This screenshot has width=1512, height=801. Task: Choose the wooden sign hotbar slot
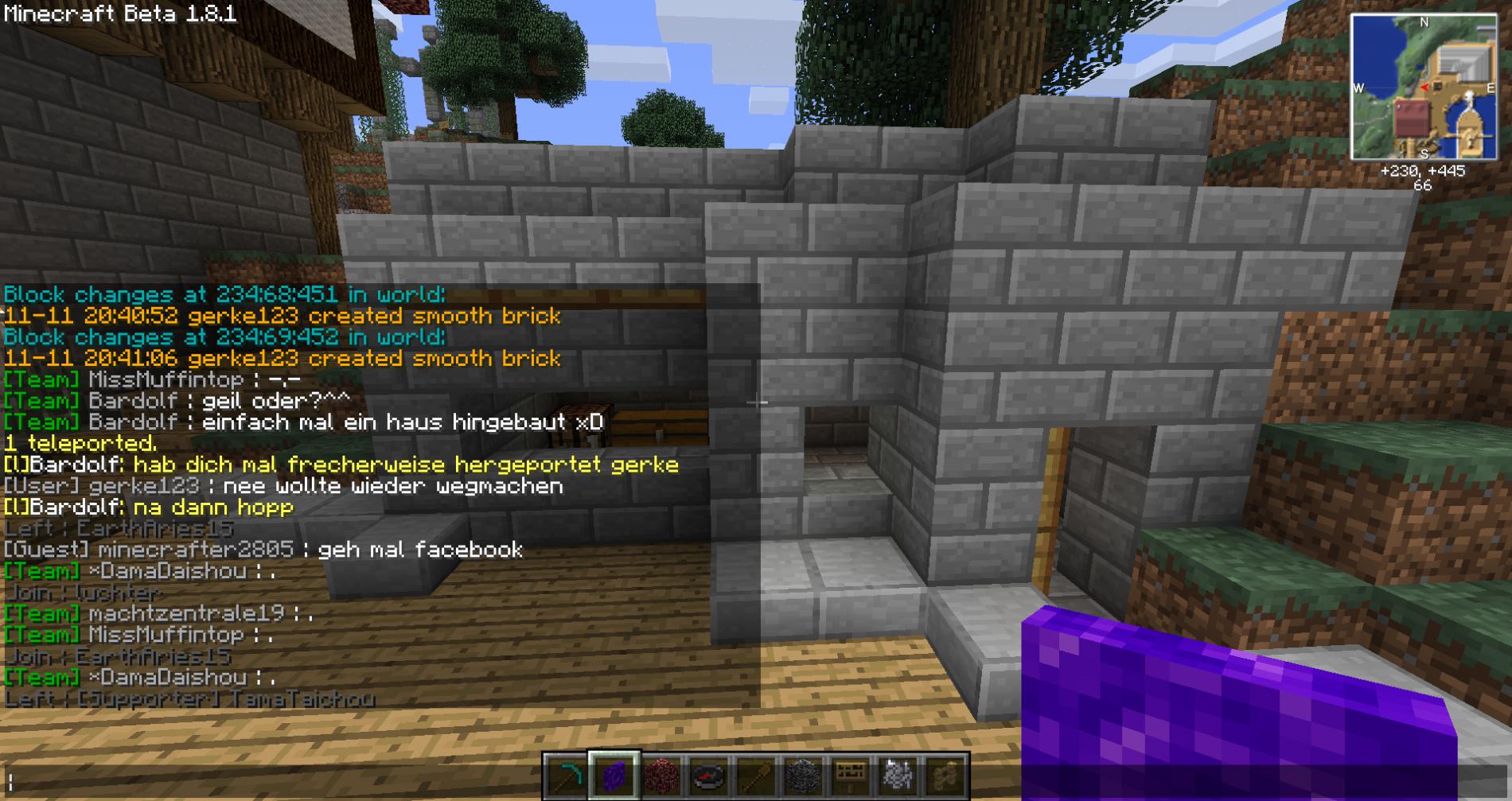coord(850,776)
